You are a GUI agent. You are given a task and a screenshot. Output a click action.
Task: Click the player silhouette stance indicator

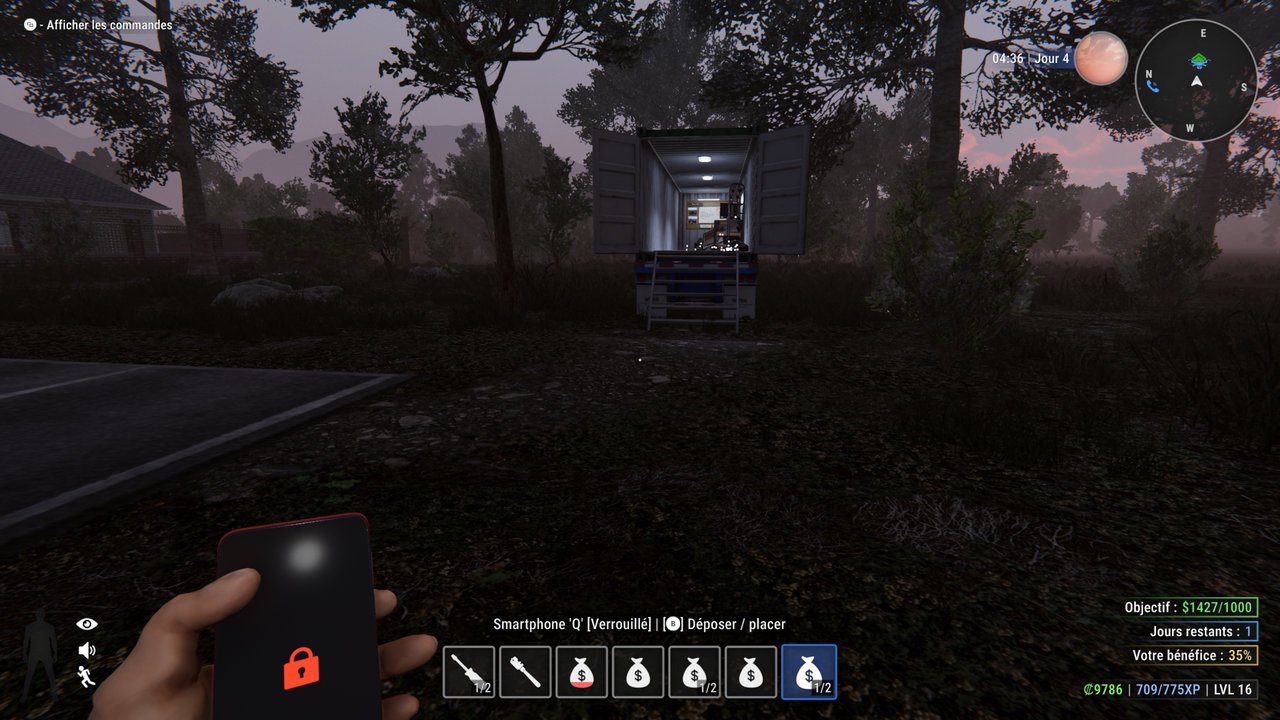[x=41, y=653]
